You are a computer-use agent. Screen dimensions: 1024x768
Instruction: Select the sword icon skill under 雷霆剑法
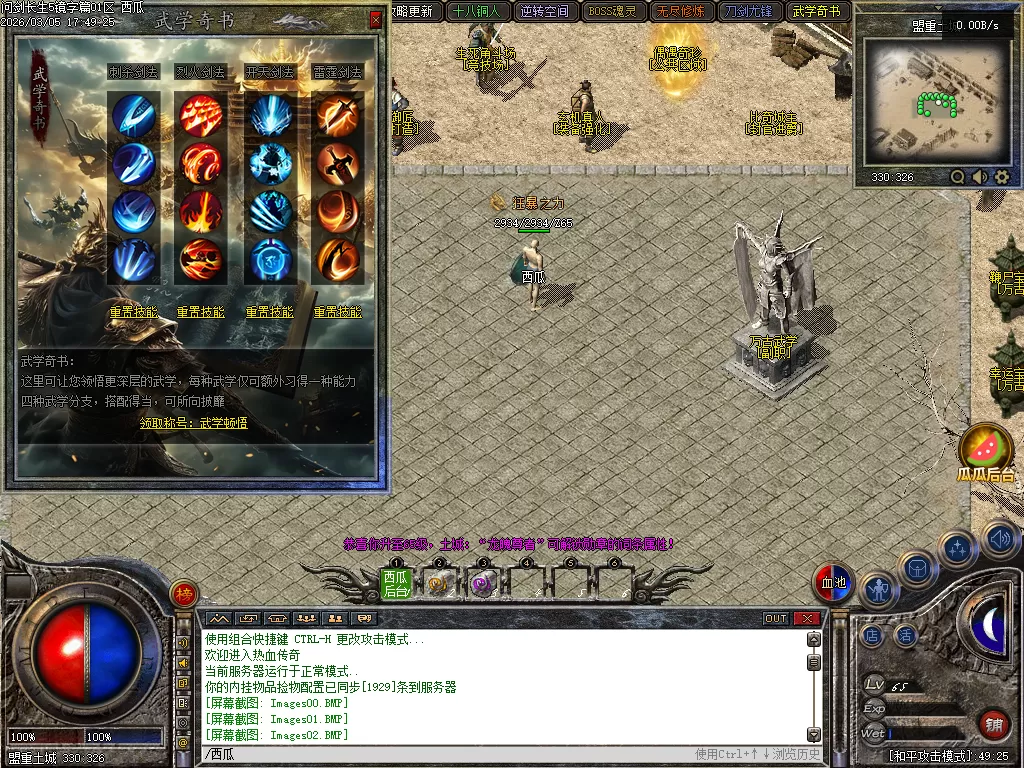[338, 163]
